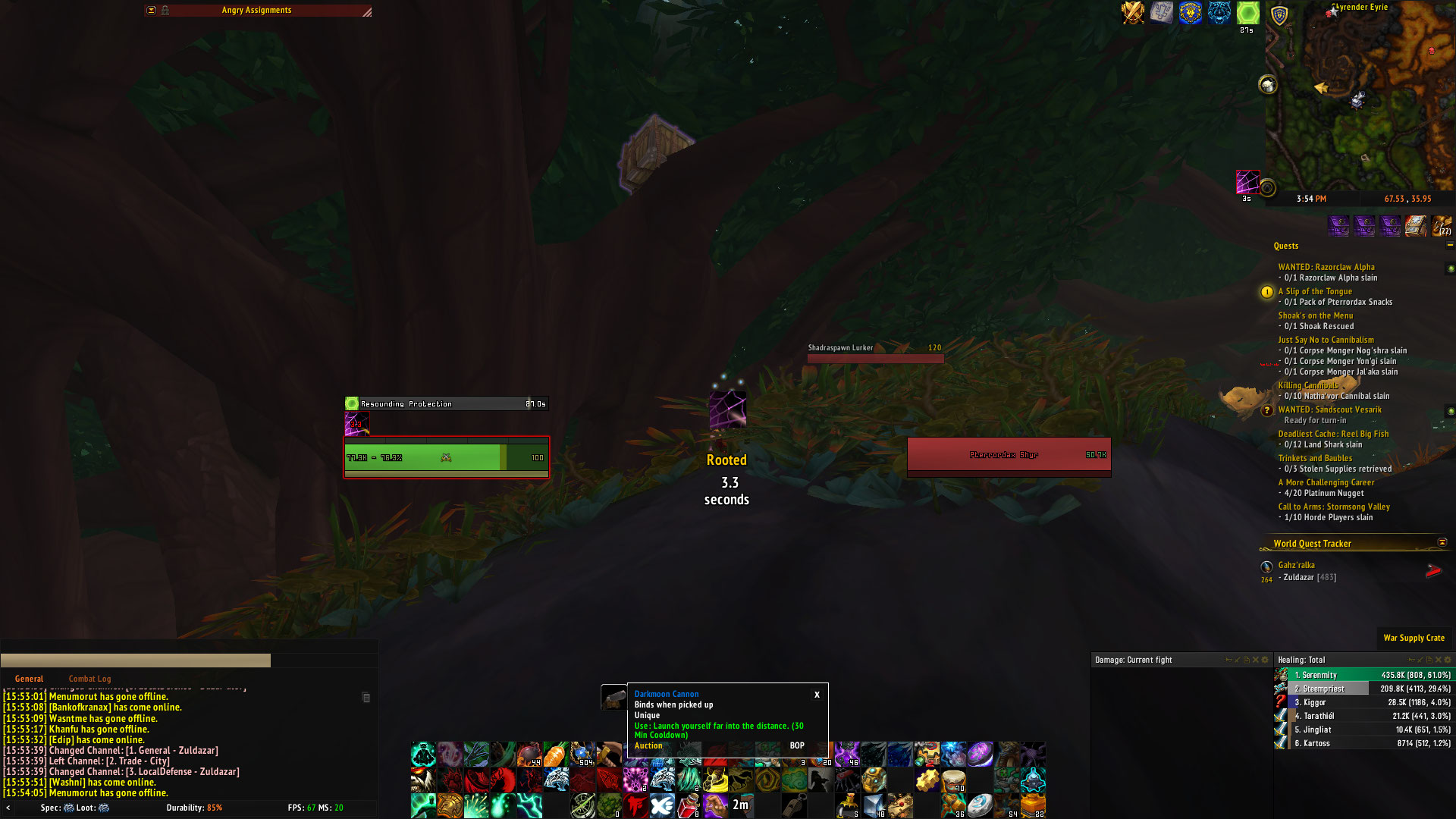Open the War Supply Crate button

coord(1414,638)
